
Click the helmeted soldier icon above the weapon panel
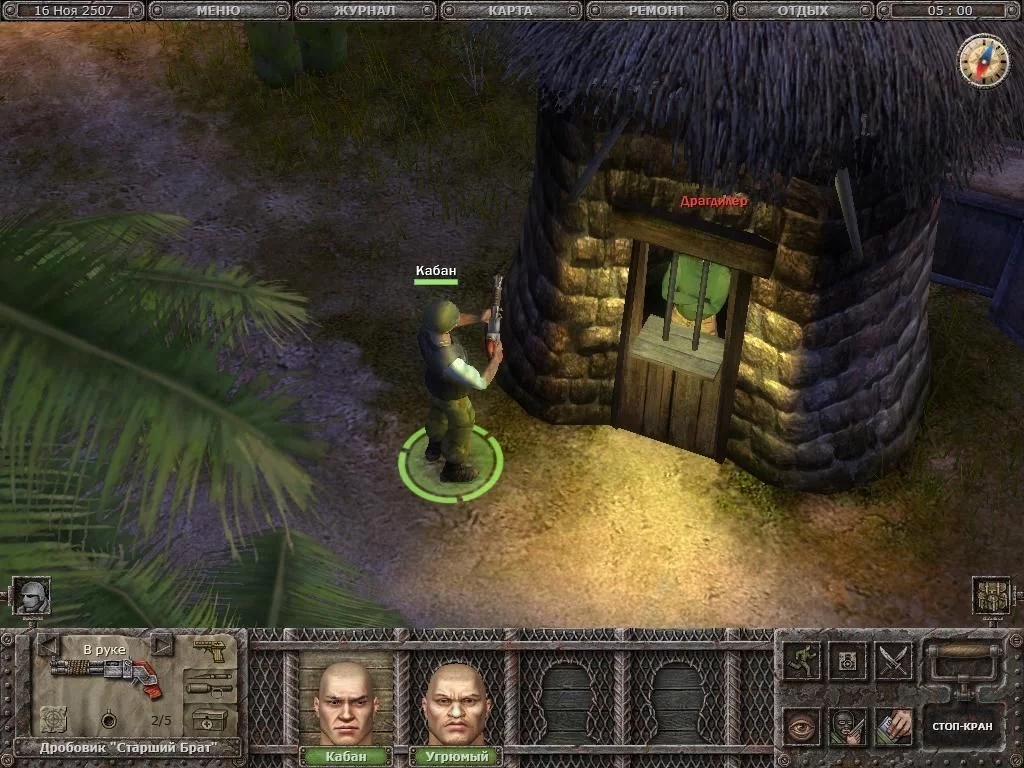32,596
